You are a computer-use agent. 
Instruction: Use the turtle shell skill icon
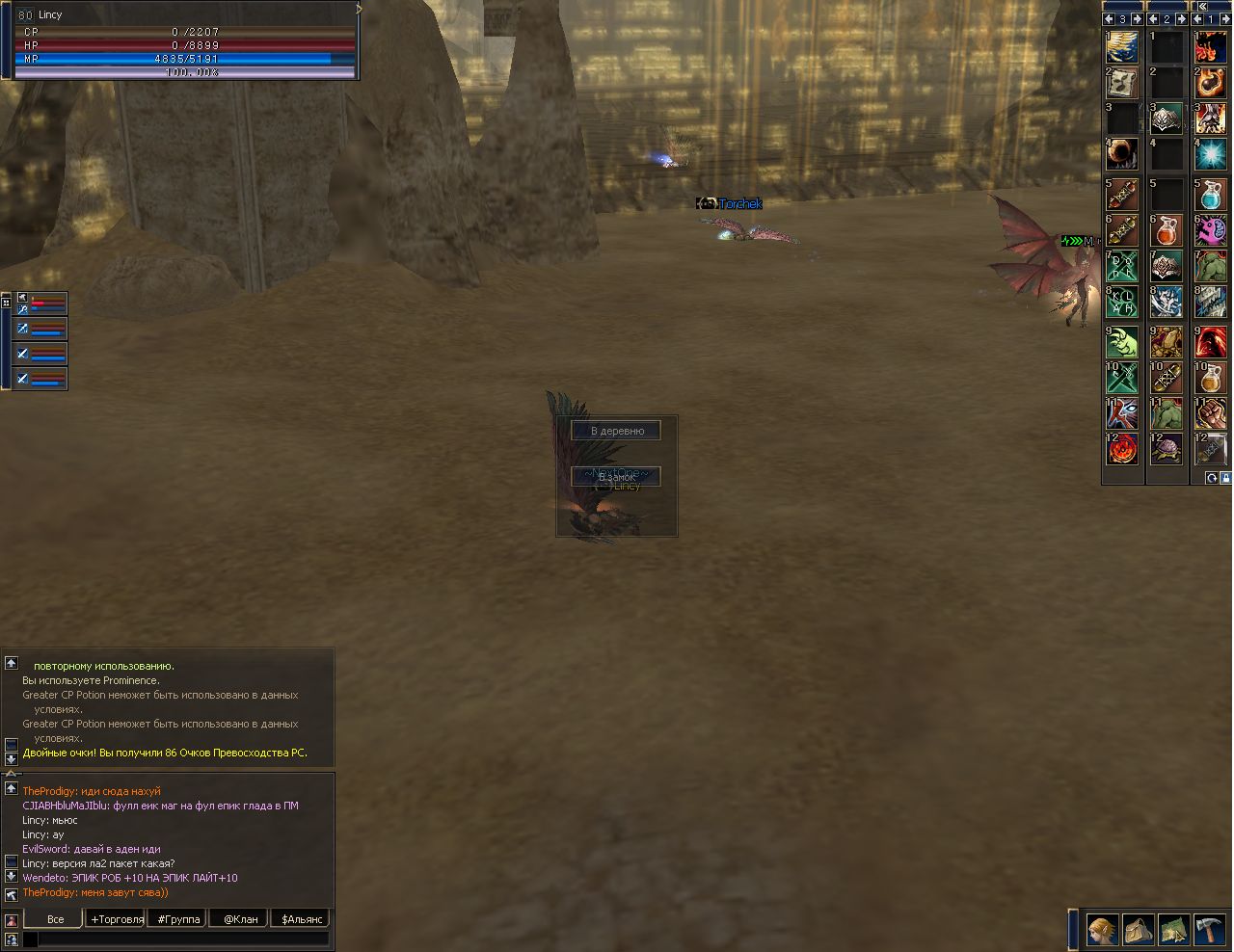pos(1167,449)
